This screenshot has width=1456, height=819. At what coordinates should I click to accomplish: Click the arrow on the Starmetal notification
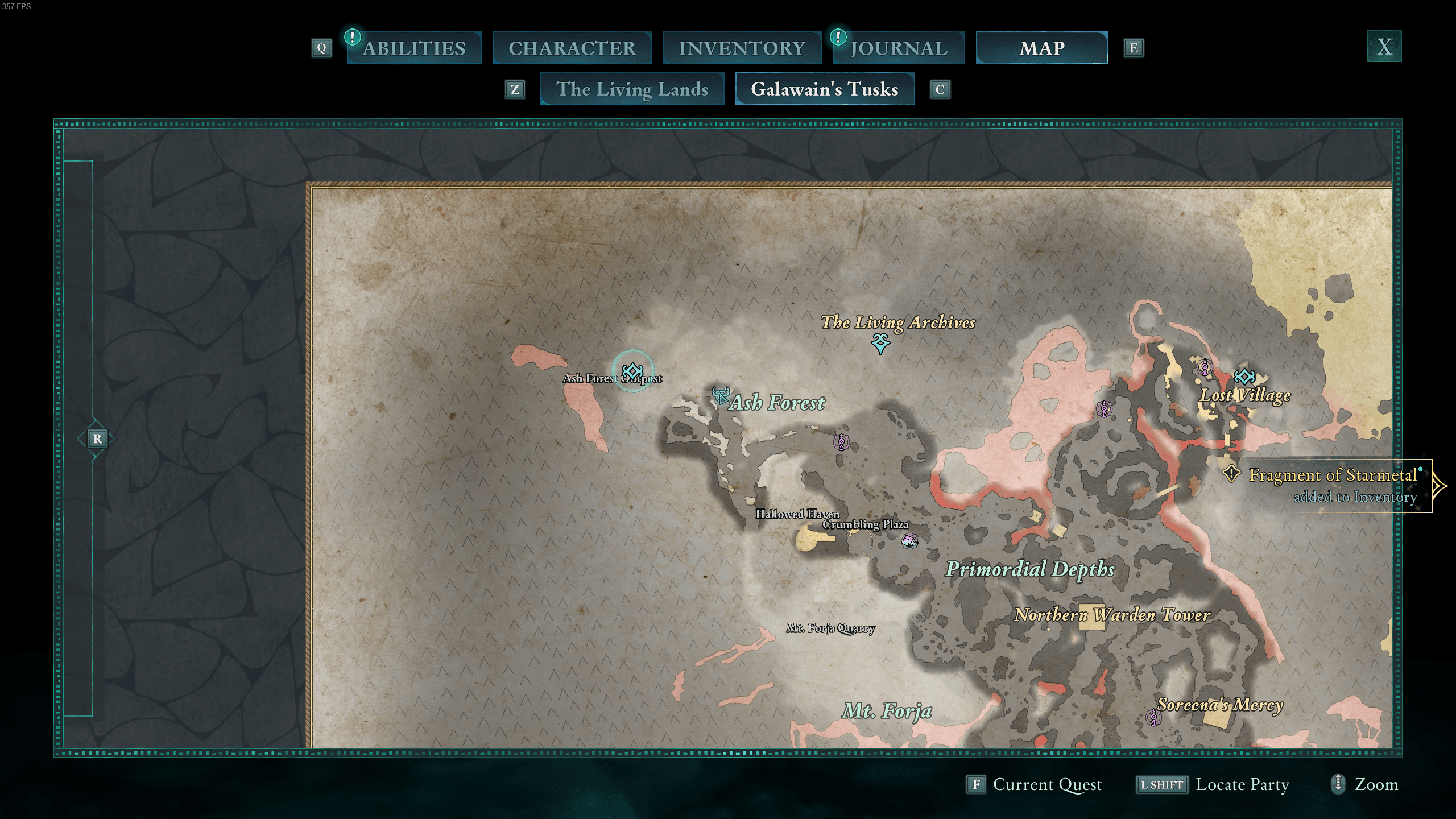(x=1441, y=486)
